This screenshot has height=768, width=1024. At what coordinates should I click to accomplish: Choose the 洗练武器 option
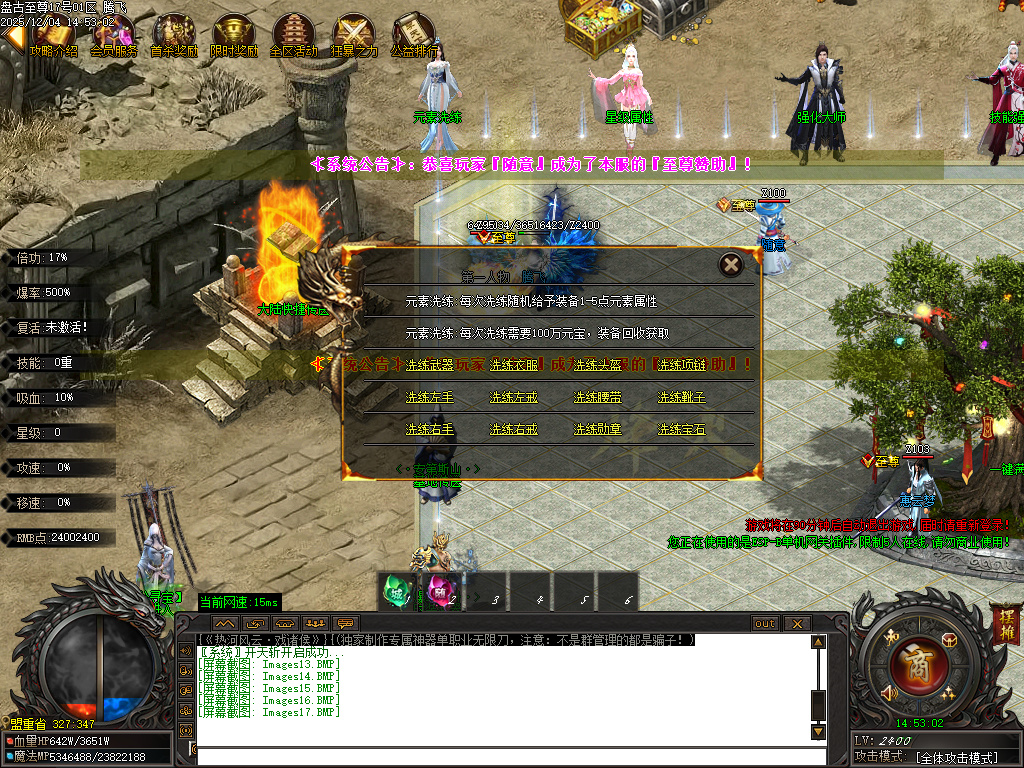pos(429,365)
